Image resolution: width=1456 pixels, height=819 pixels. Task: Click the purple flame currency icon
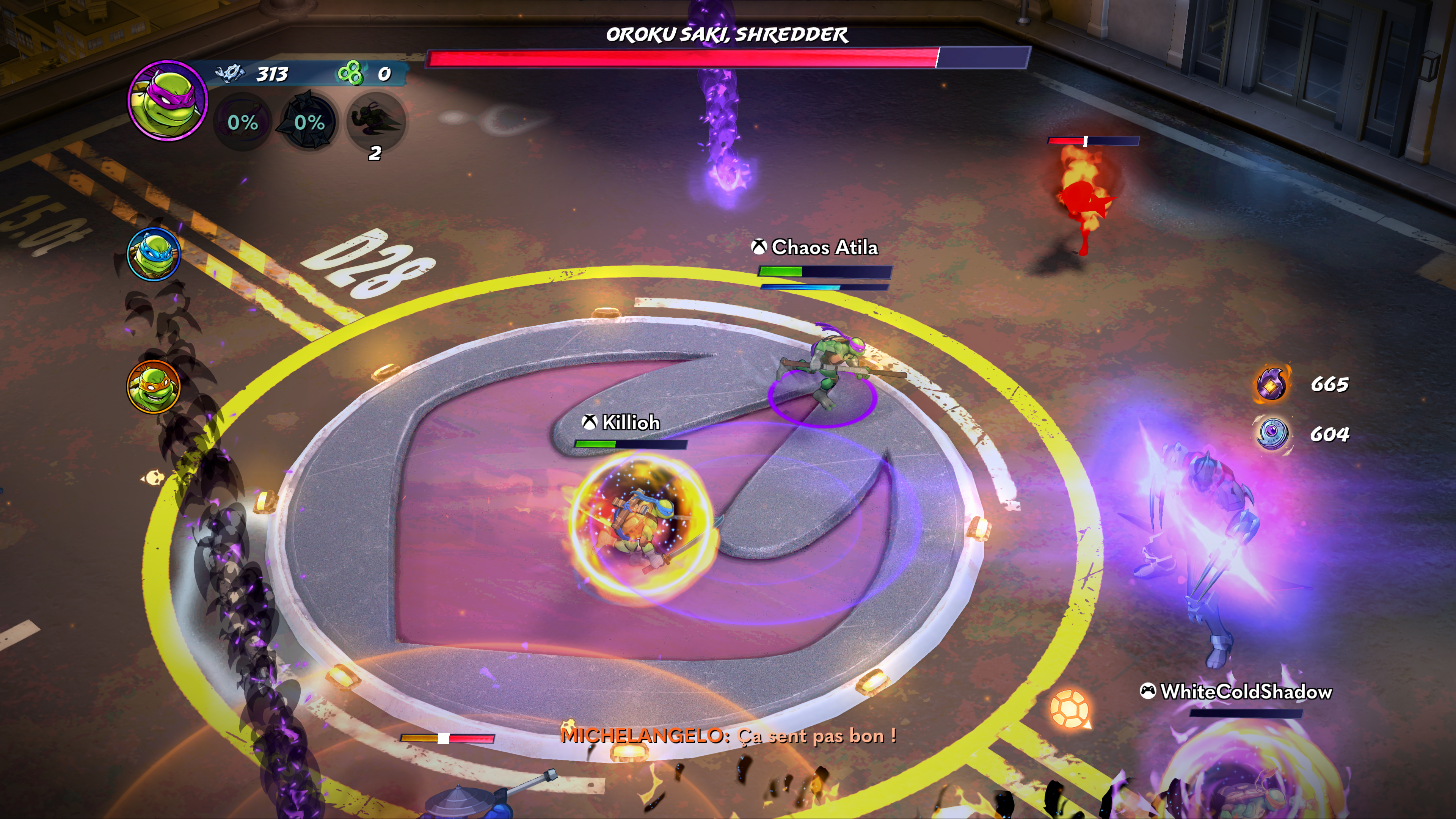click(1271, 384)
